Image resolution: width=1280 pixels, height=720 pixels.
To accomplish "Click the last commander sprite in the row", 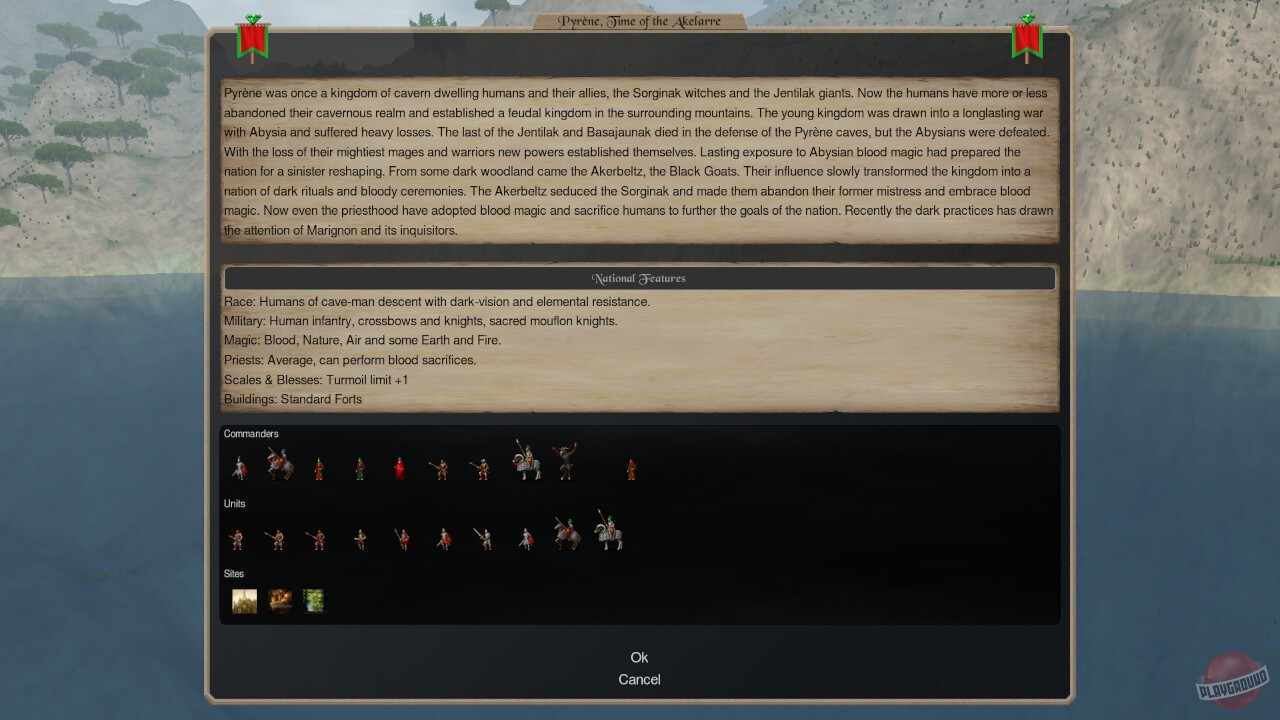I will (x=631, y=468).
